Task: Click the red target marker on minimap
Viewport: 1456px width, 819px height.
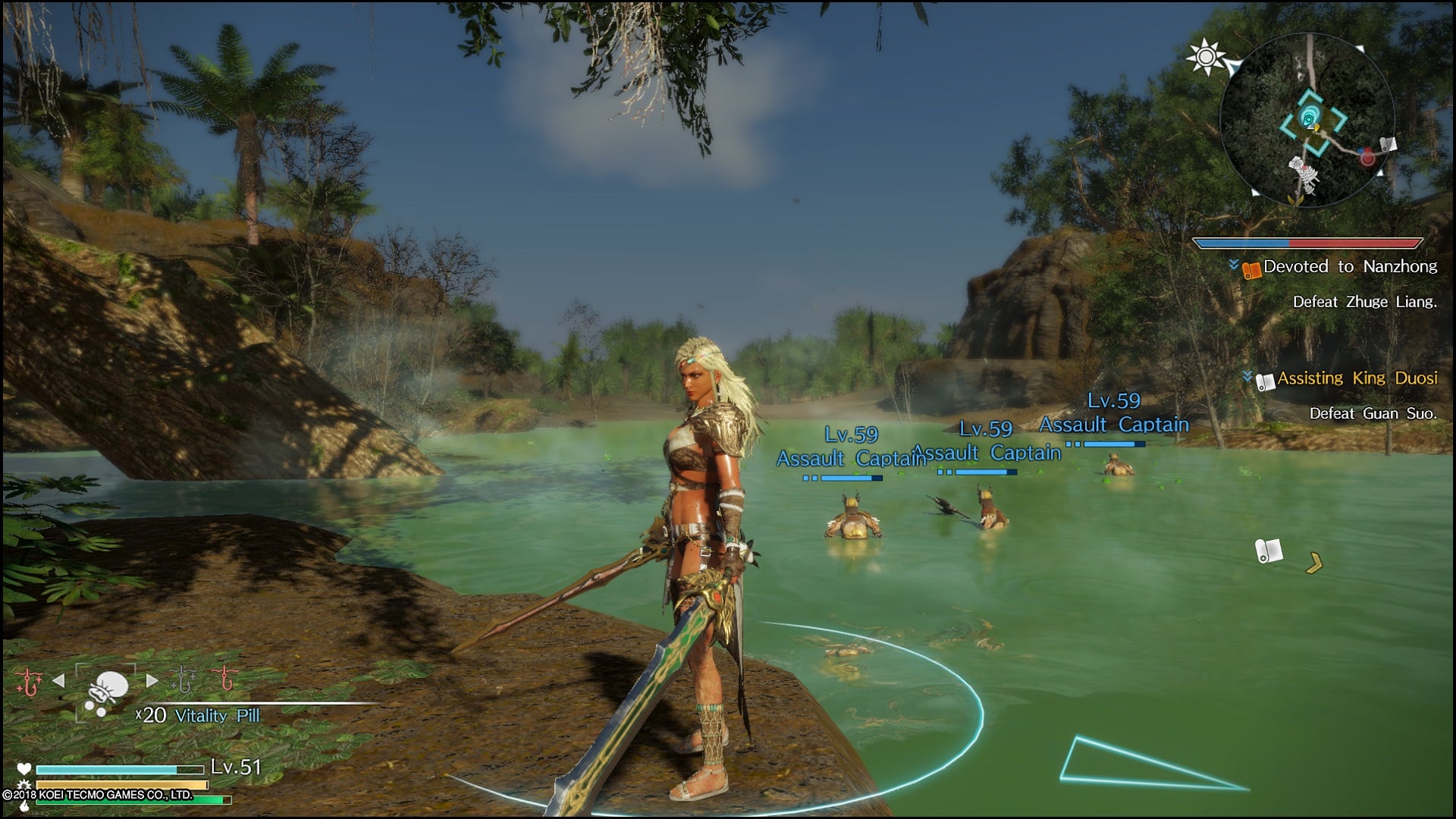Action: [1367, 158]
